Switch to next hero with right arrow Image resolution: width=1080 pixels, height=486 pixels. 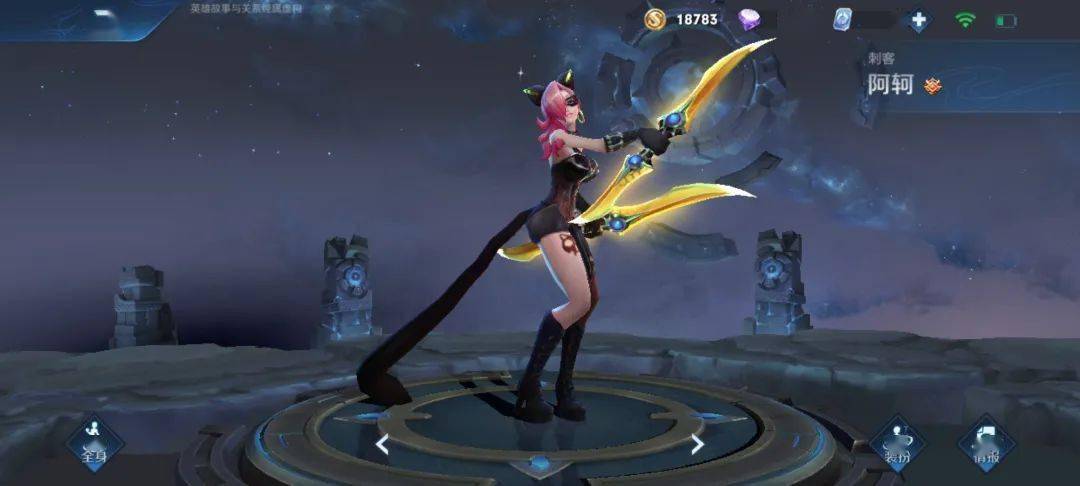pos(697,444)
